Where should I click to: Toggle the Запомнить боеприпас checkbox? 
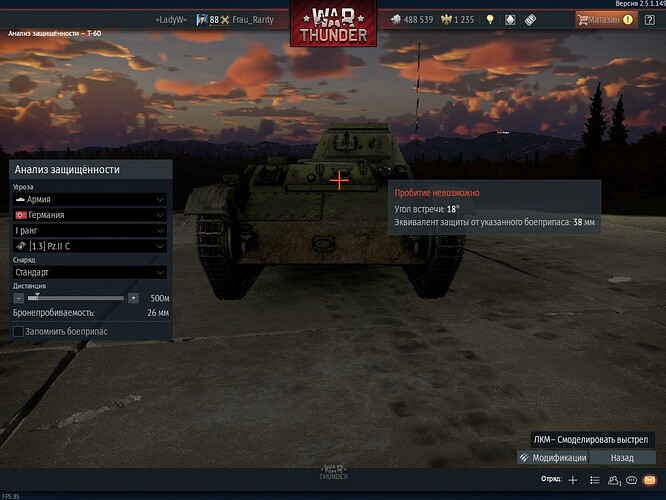tap(18, 331)
